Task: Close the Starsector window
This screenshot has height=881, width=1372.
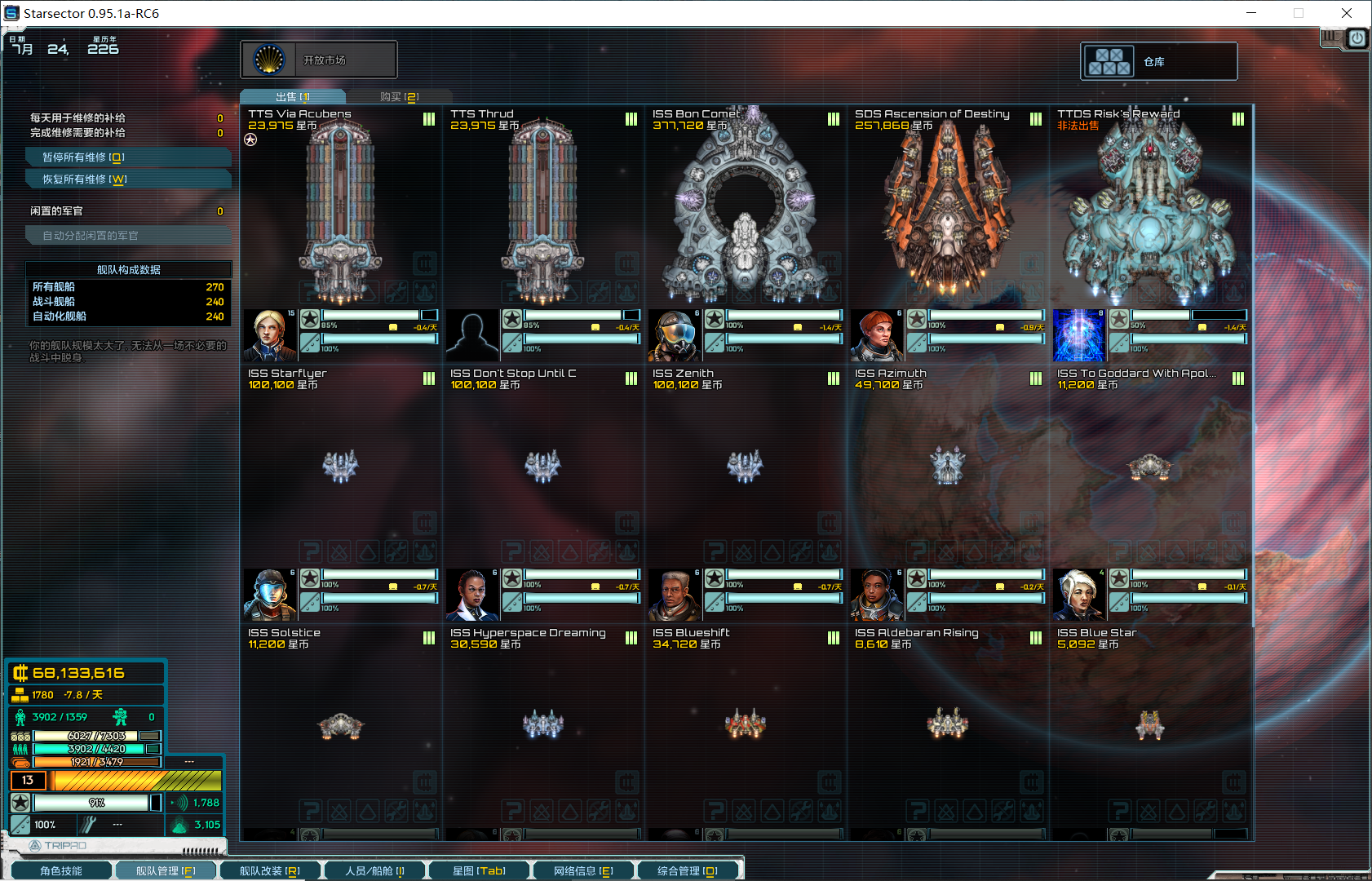Action: click(x=1347, y=13)
